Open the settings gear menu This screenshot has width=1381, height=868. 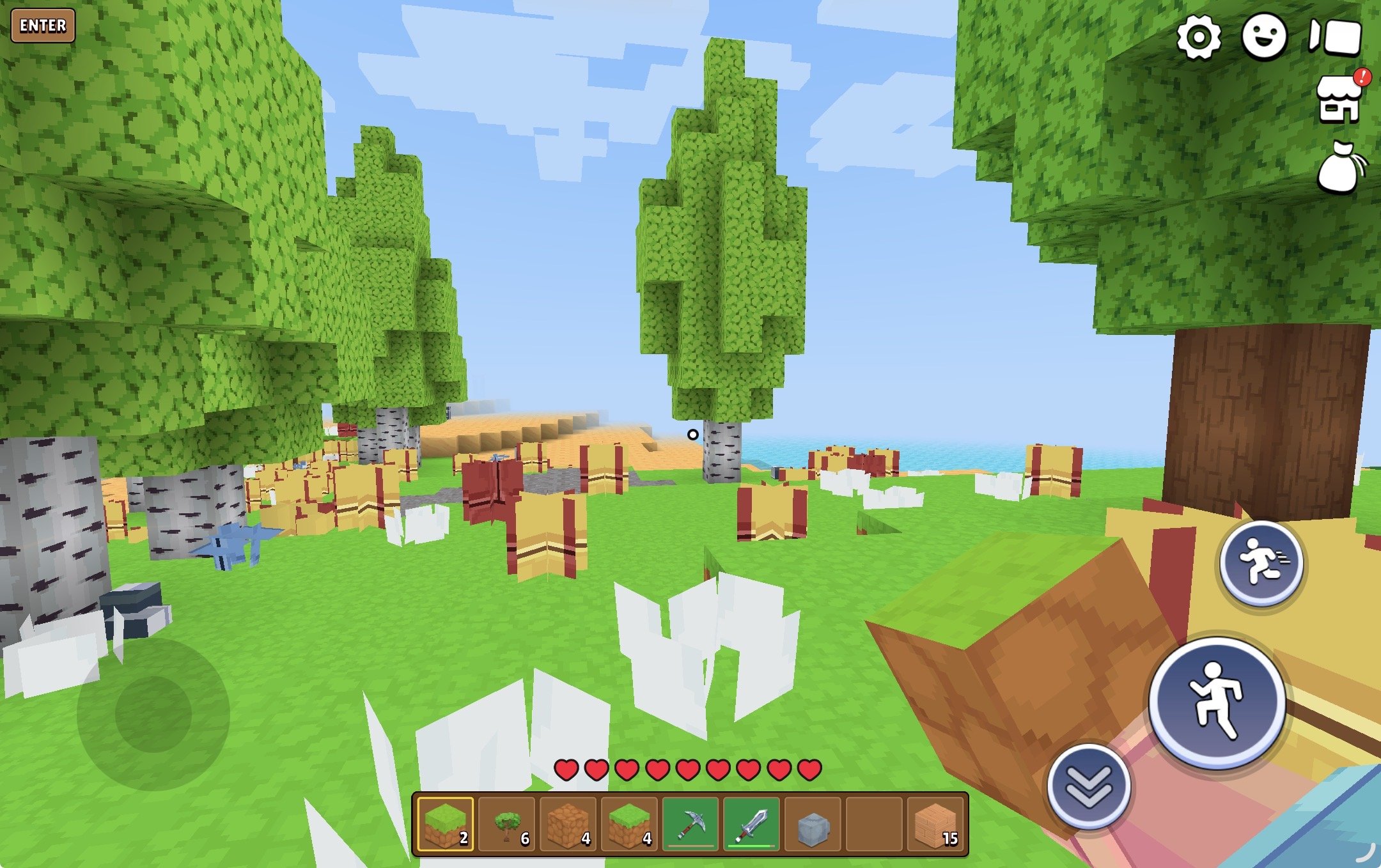click(1199, 37)
